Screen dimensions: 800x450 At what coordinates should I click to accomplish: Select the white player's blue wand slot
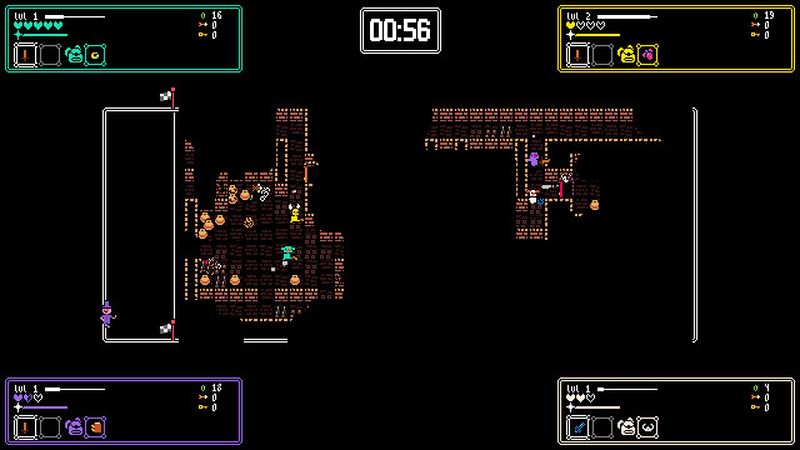(578, 427)
